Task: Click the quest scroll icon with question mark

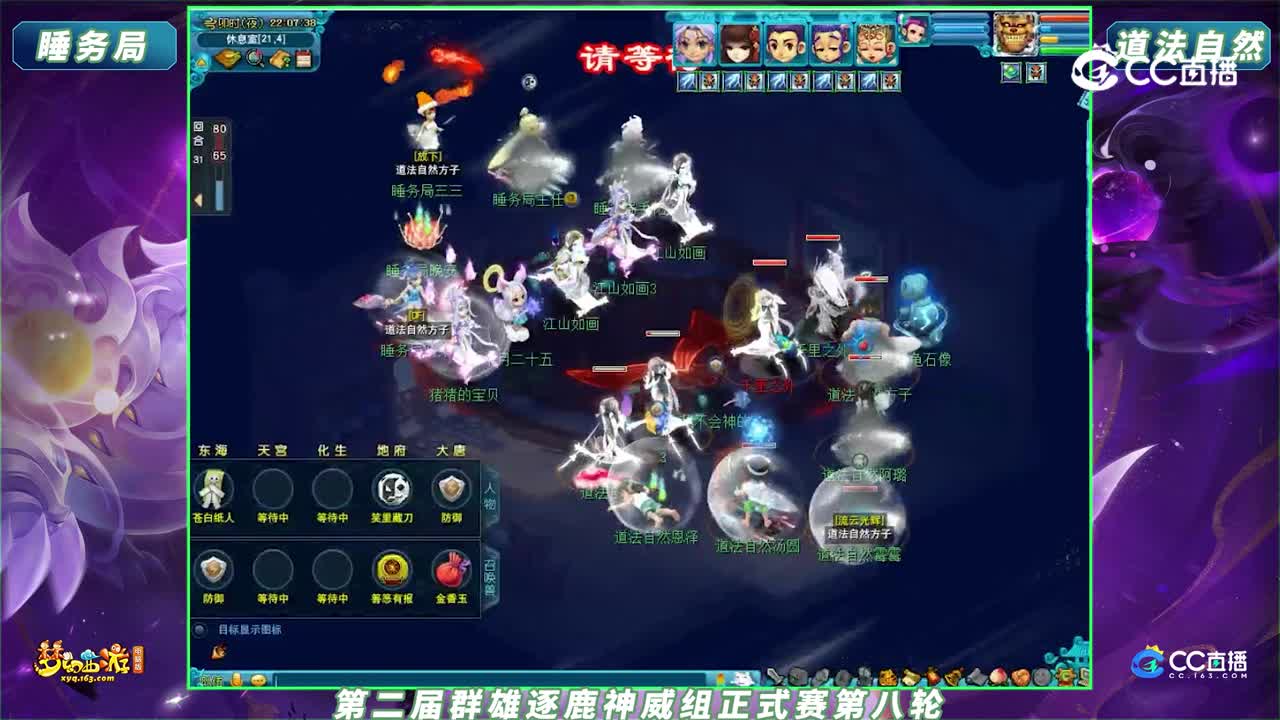Action: (278, 58)
